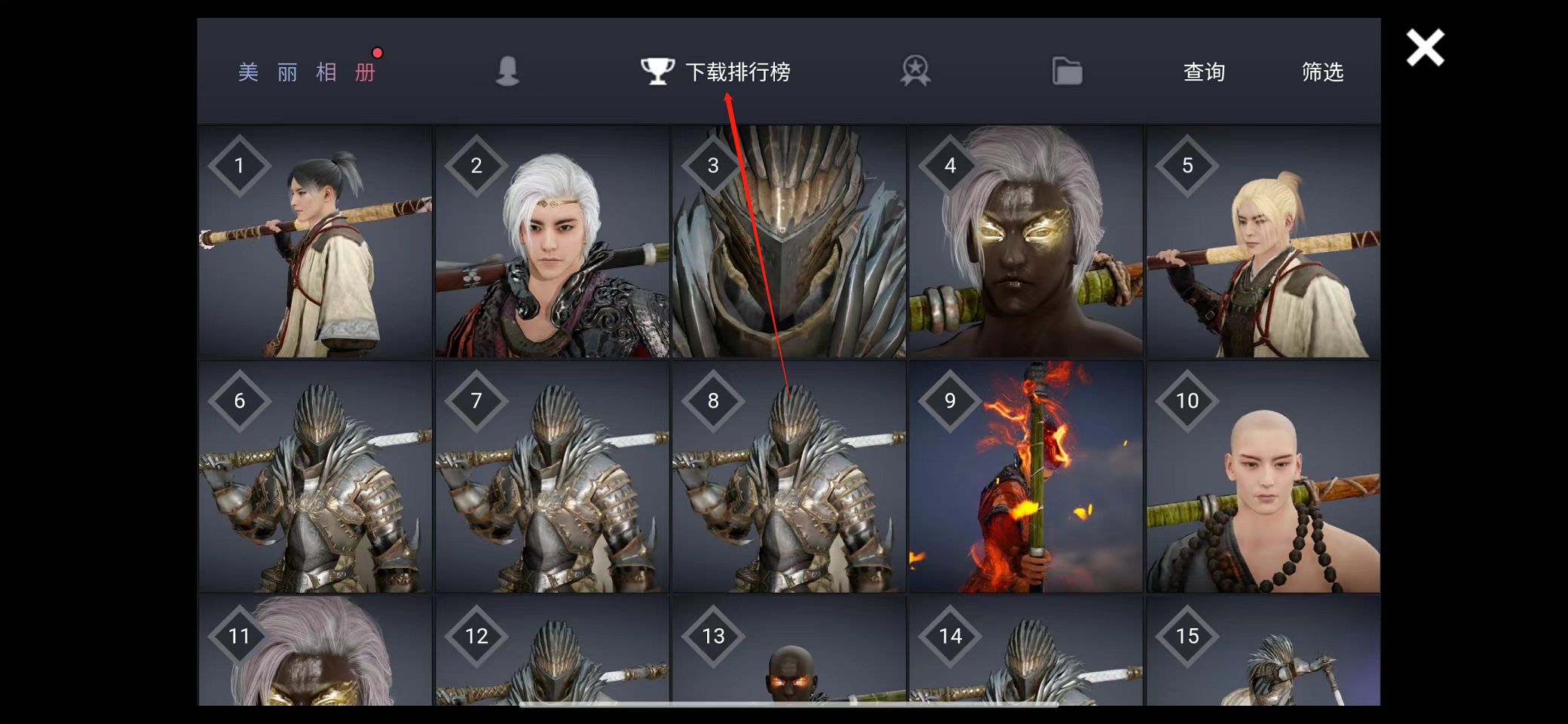Select rank 7 armored knight preset
Screen dimensions: 1568x724
coord(552,477)
